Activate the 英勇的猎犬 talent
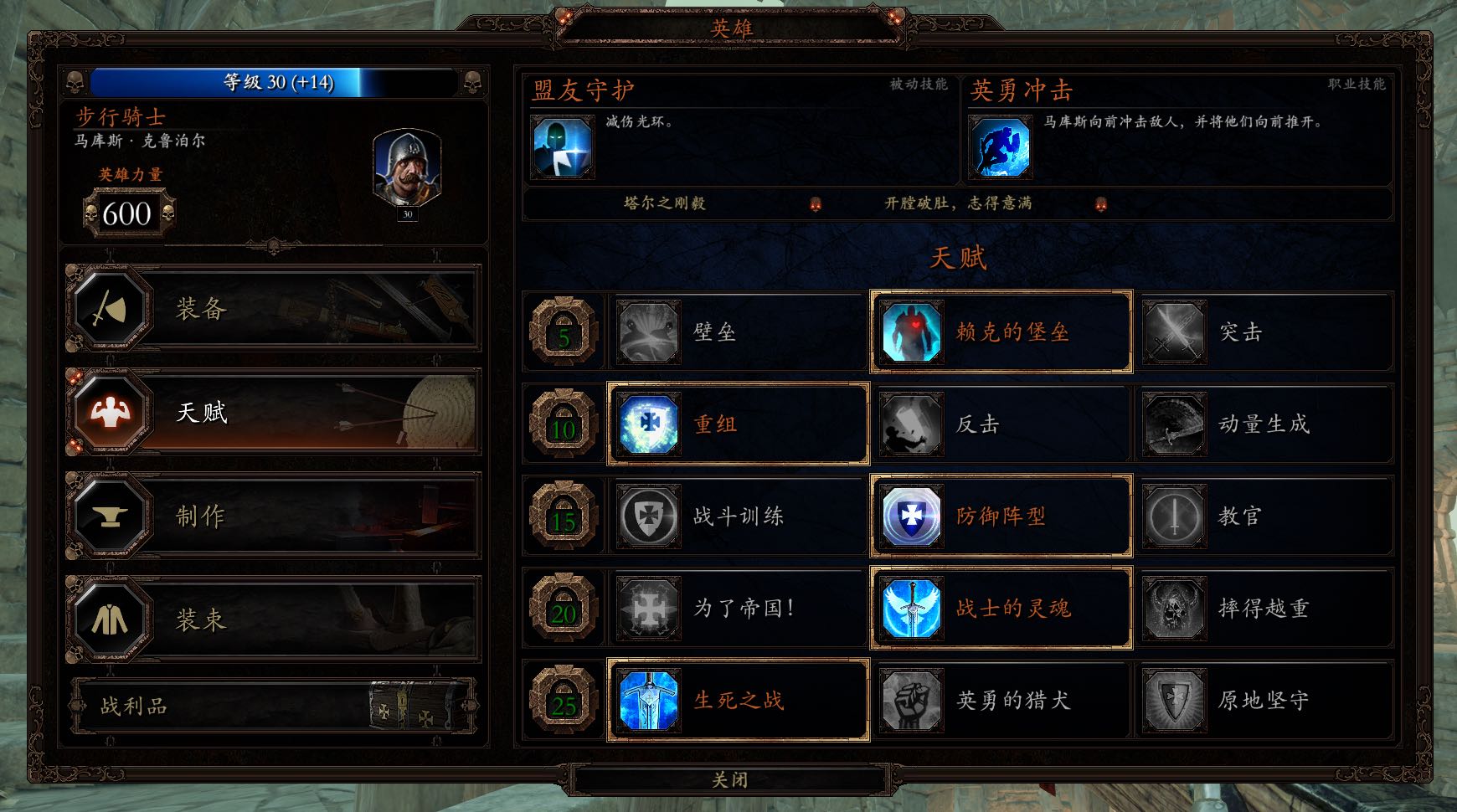The height and width of the screenshot is (812, 1457). tap(910, 700)
